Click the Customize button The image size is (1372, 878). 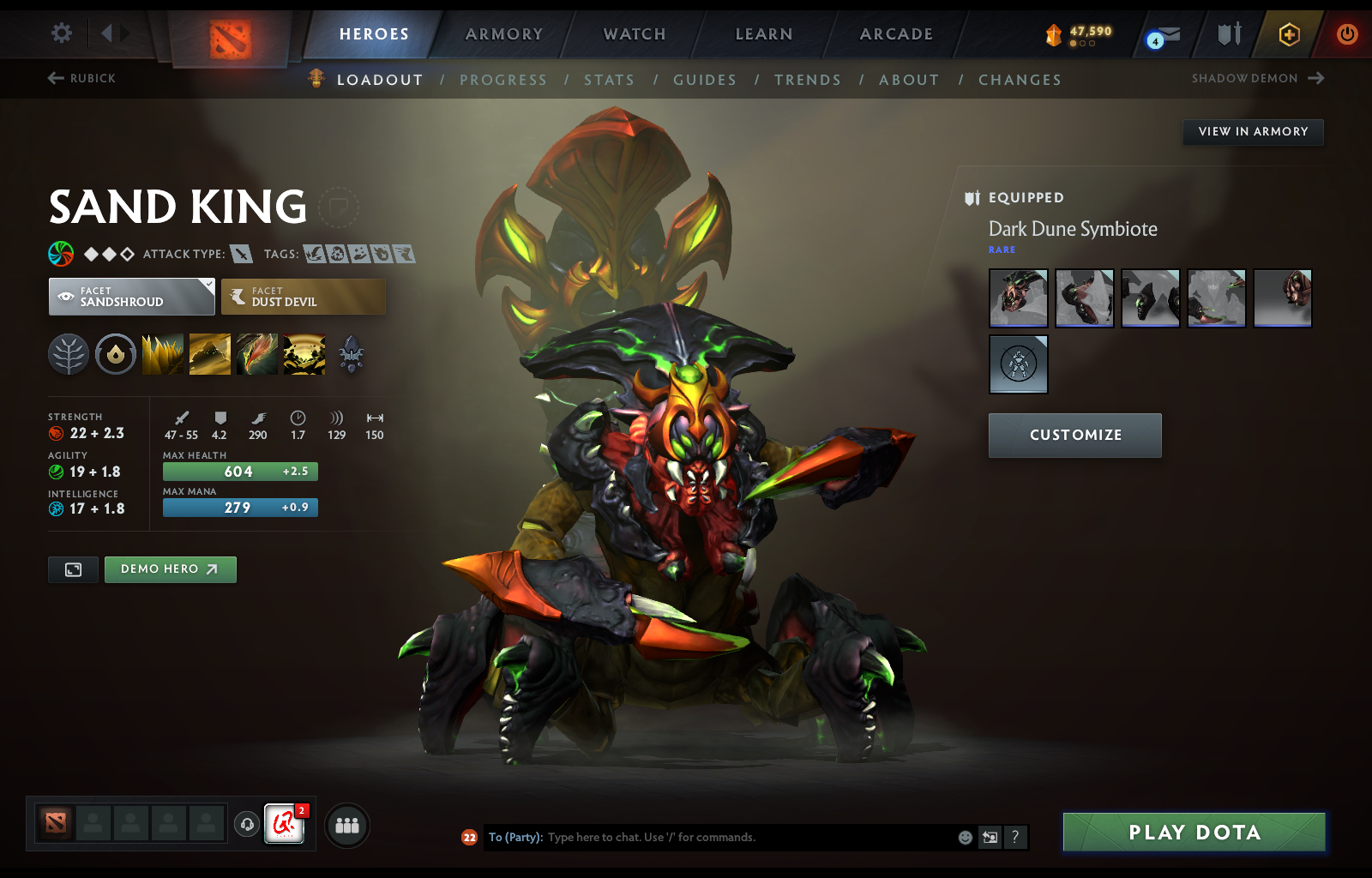1074,435
